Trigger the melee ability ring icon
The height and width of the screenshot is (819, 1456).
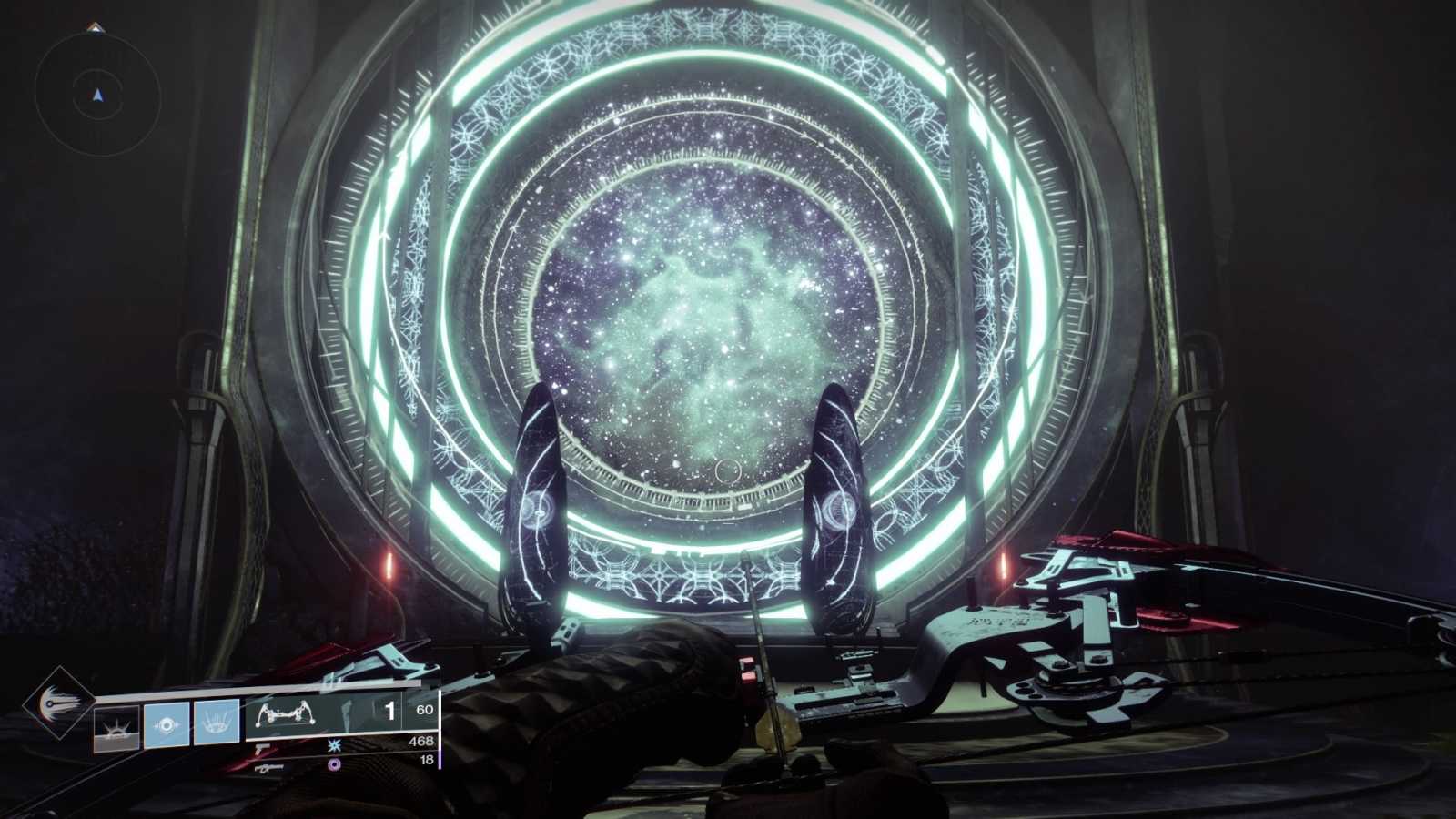pos(167,724)
